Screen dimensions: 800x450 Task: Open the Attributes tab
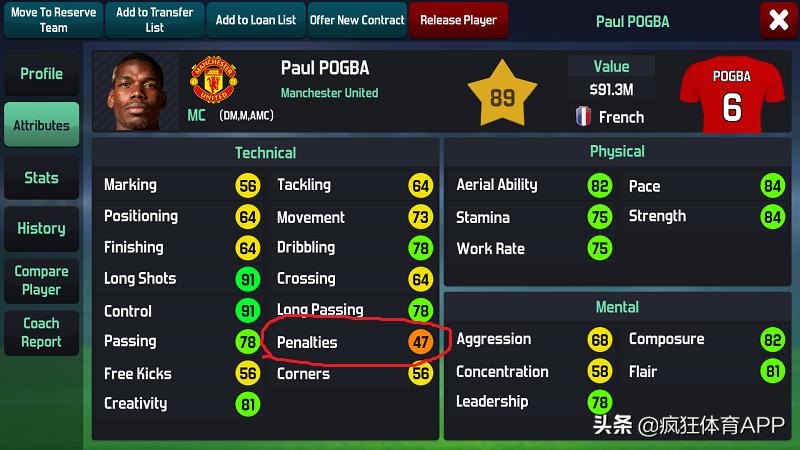pyautogui.click(x=41, y=126)
